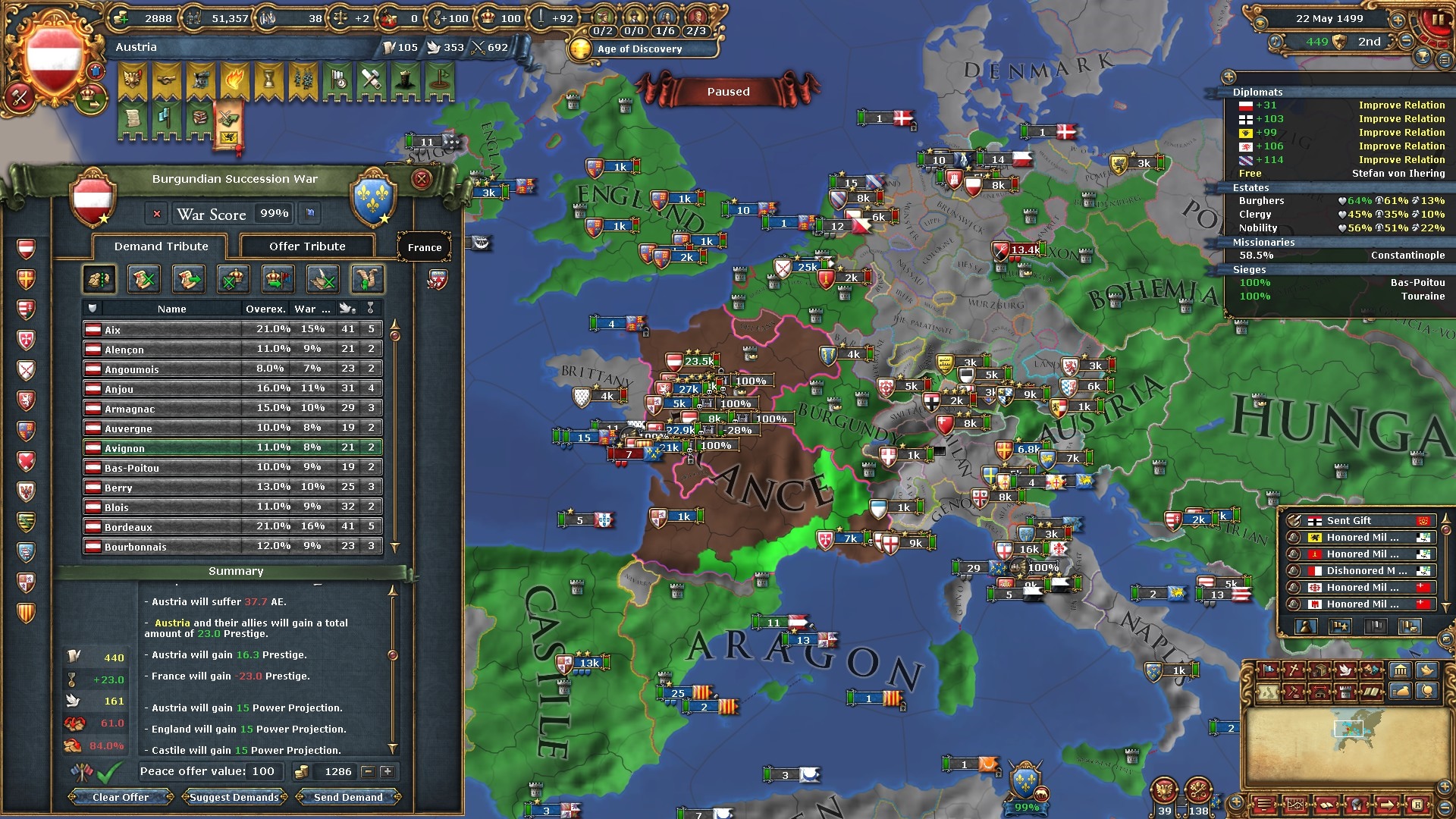1456x819 pixels.
Task: Switch to the Offer Tribute tab
Action: (307, 246)
